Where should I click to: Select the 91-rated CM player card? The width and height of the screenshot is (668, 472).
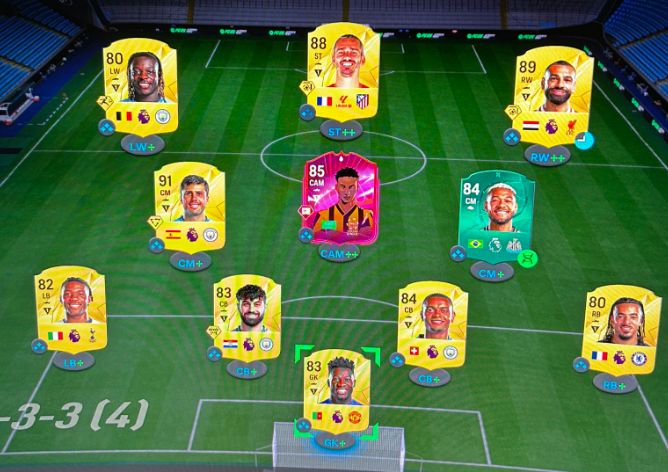(x=189, y=206)
